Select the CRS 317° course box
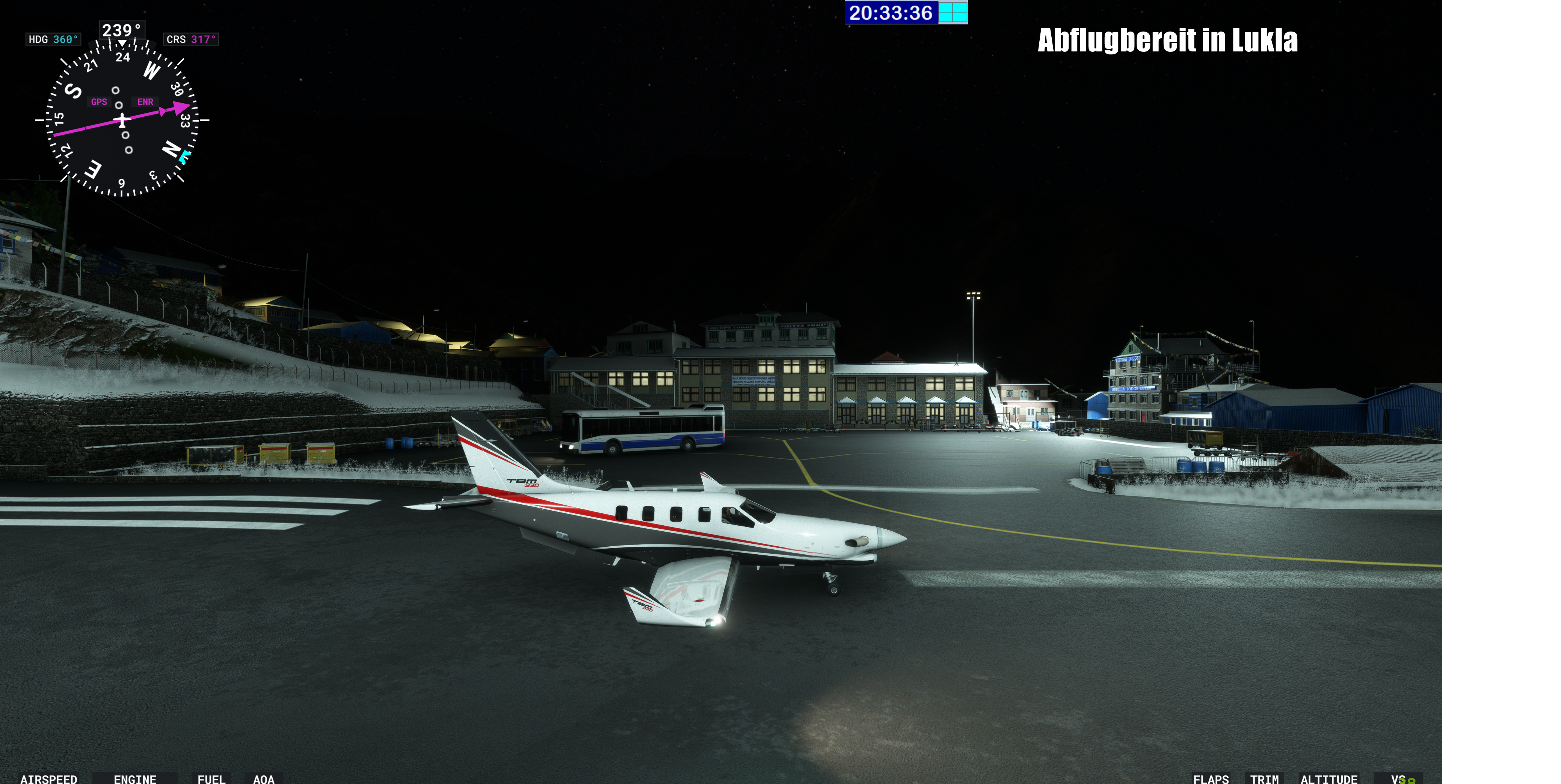1561x784 pixels. tap(191, 39)
